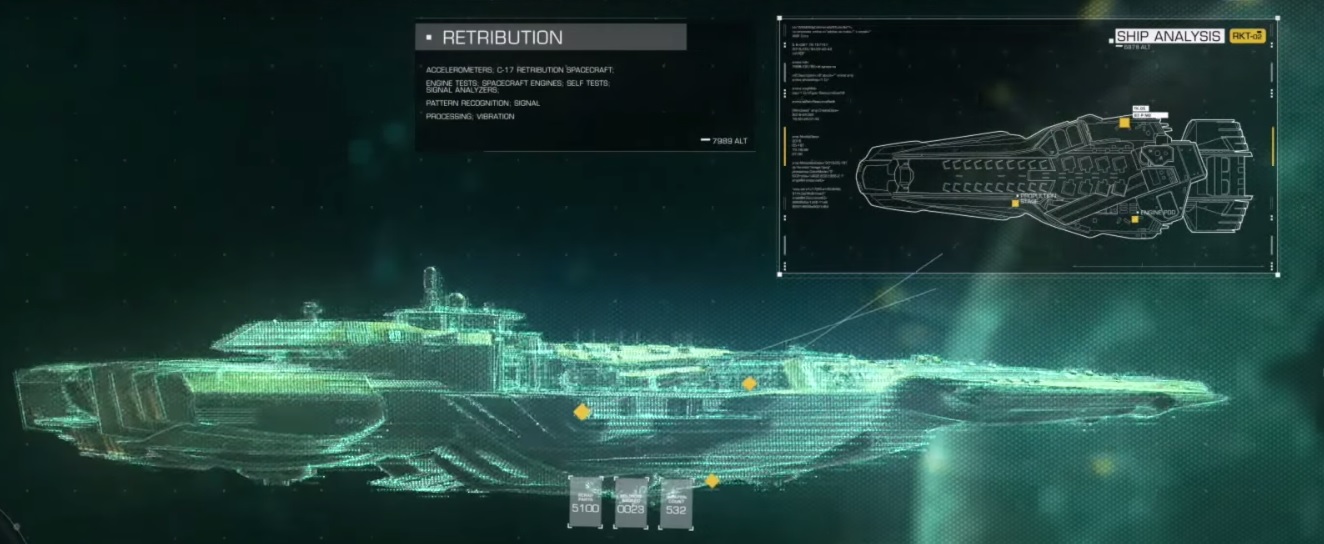The height and width of the screenshot is (544, 1324).
Task: Click the orange diamond marker beside the data cards
Action: pos(712,481)
